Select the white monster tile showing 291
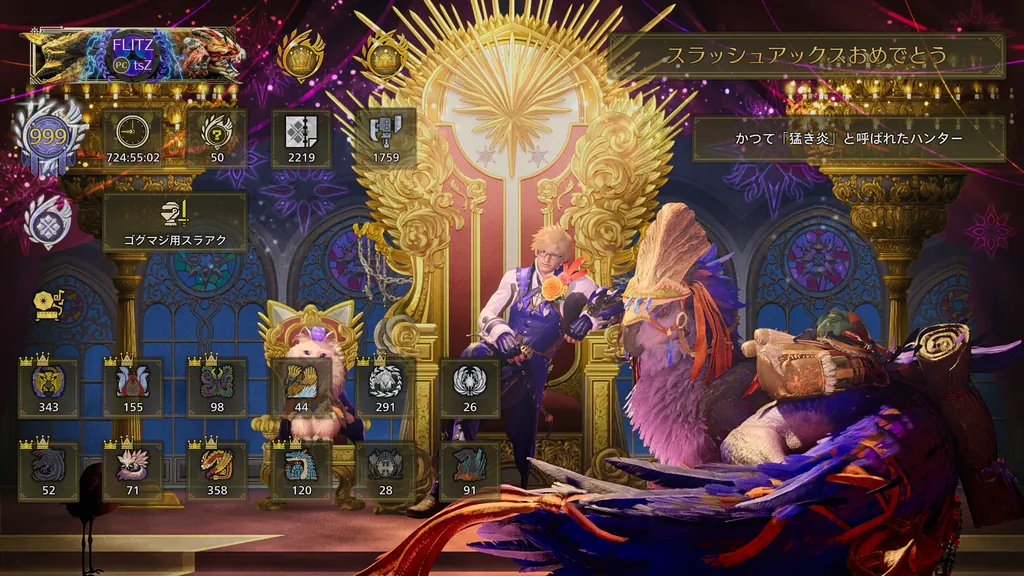1024x576 pixels. click(x=385, y=388)
